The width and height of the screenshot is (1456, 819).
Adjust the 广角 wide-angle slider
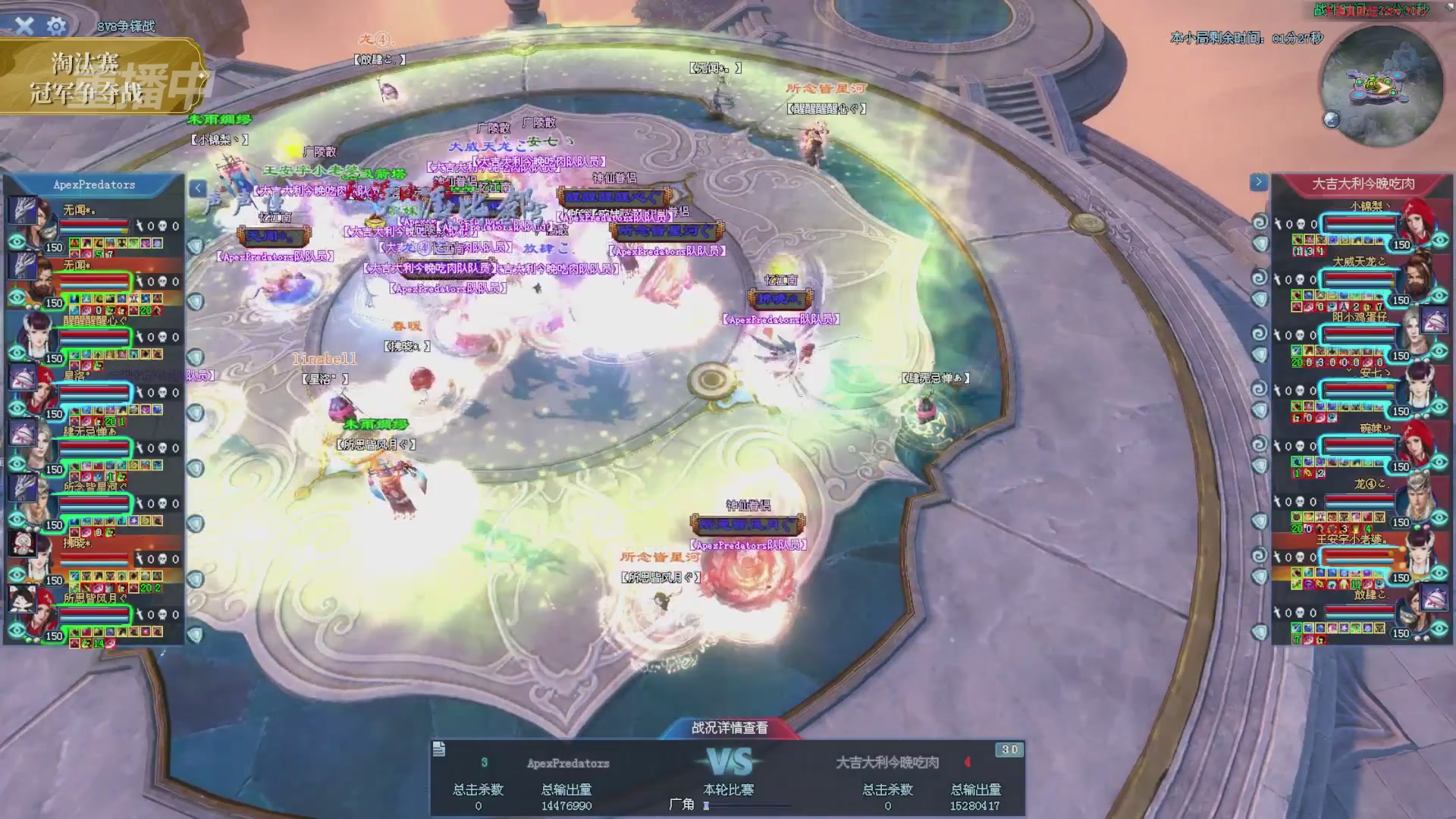[707, 806]
